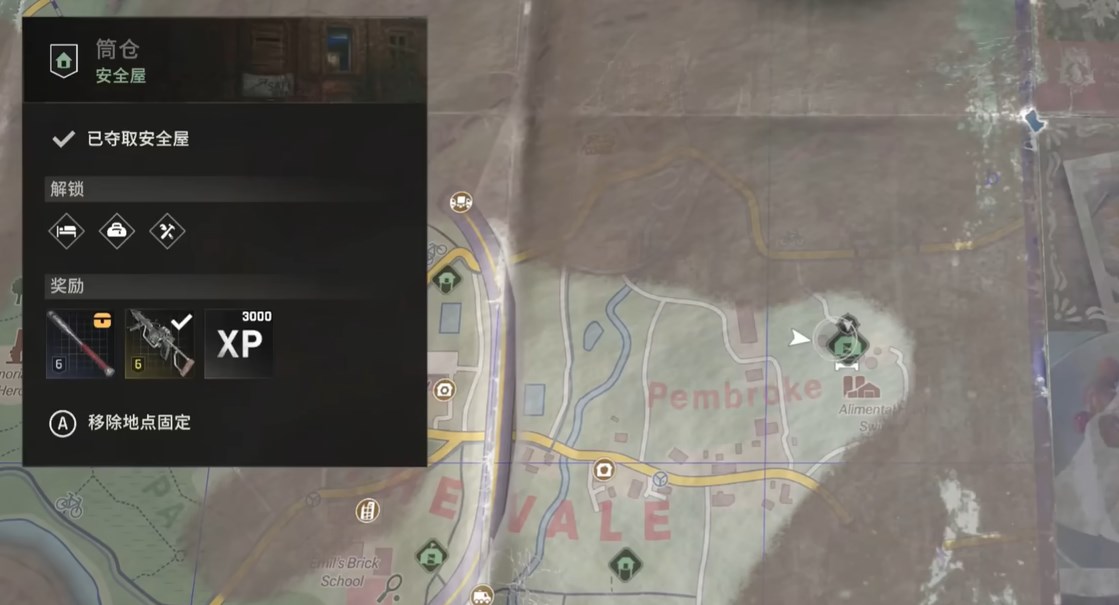The height and width of the screenshot is (605, 1119).
Task: Select the crafting tools unlock icon
Action: [167, 231]
